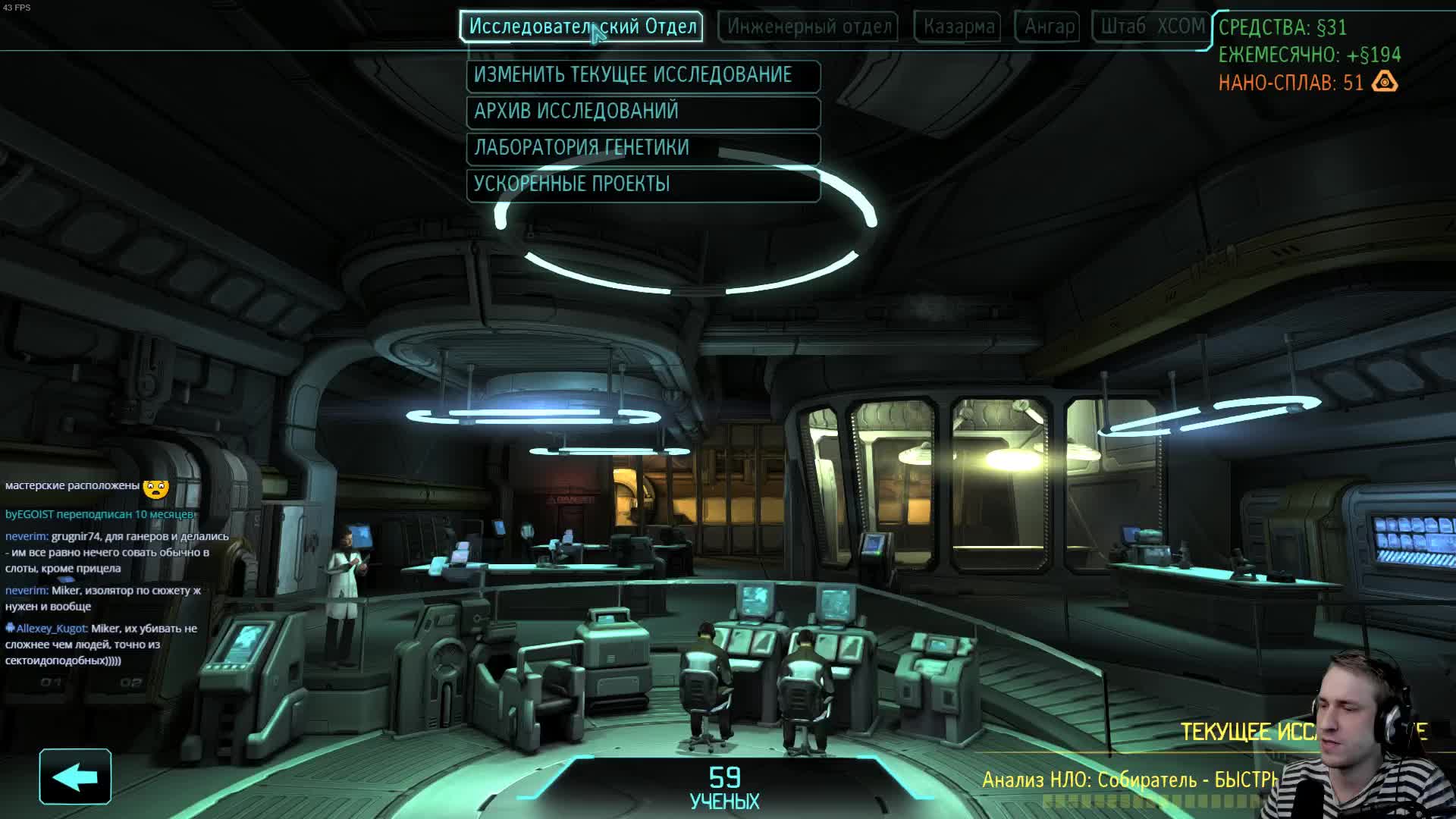Choose Изменить текущее исследование

[643, 75]
